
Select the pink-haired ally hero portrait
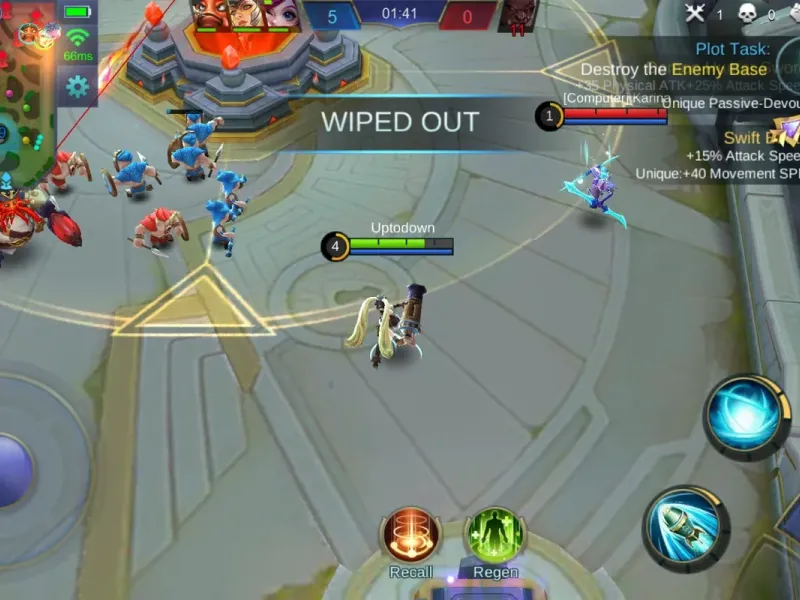(x=283, y=14)
